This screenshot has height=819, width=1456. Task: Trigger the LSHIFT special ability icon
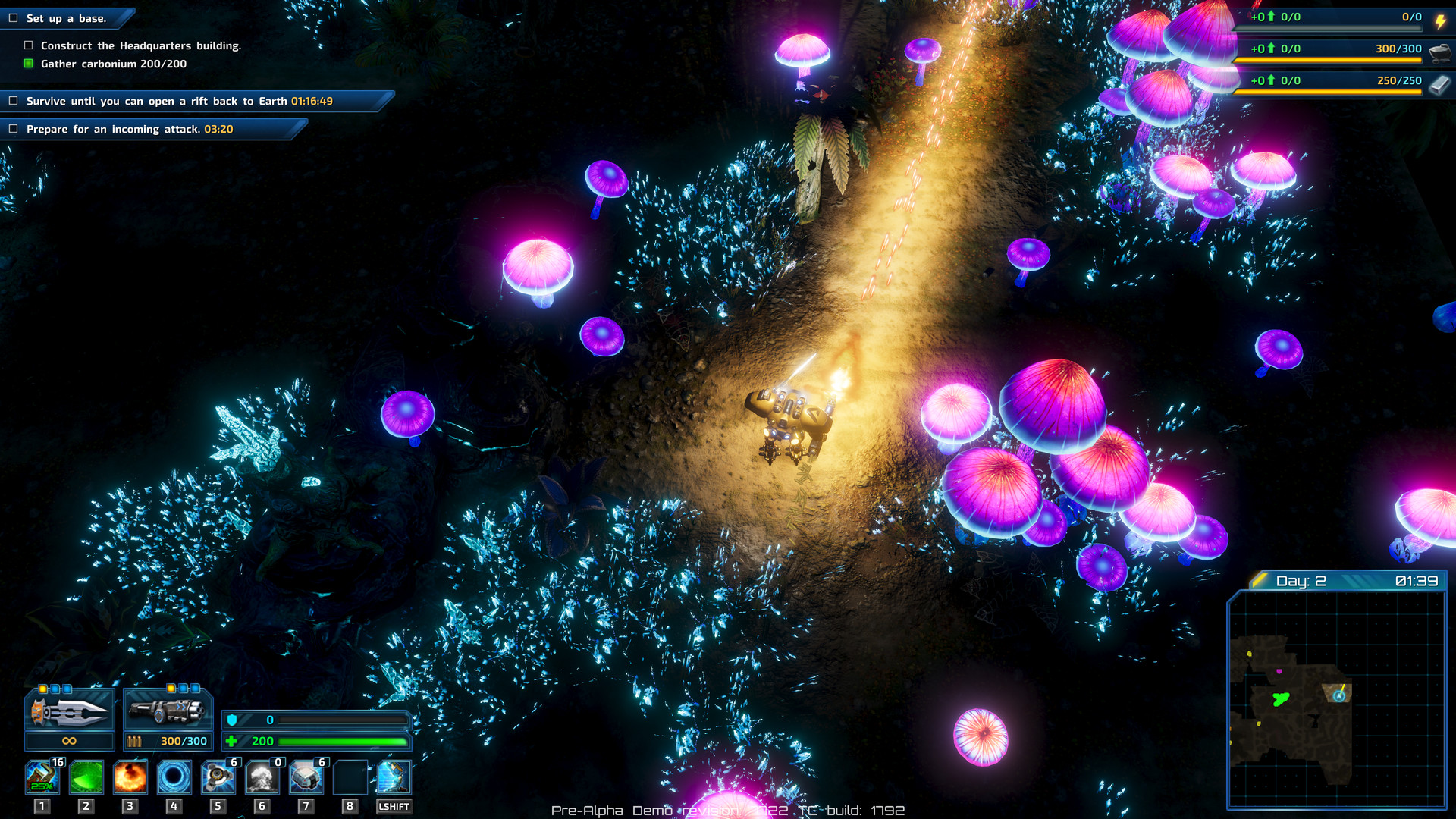393,779
